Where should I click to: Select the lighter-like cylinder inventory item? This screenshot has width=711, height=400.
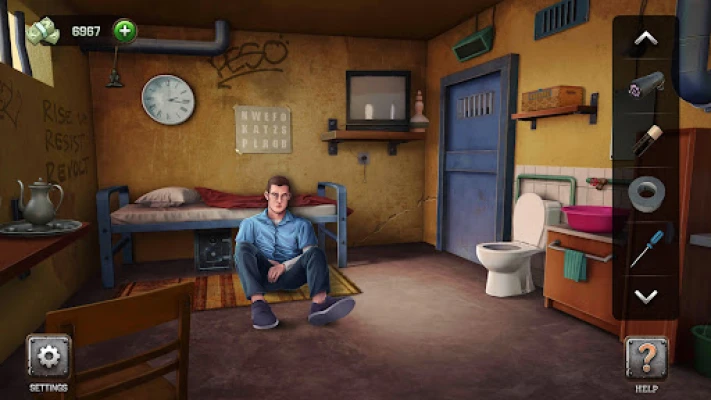(x=646, y=138)
